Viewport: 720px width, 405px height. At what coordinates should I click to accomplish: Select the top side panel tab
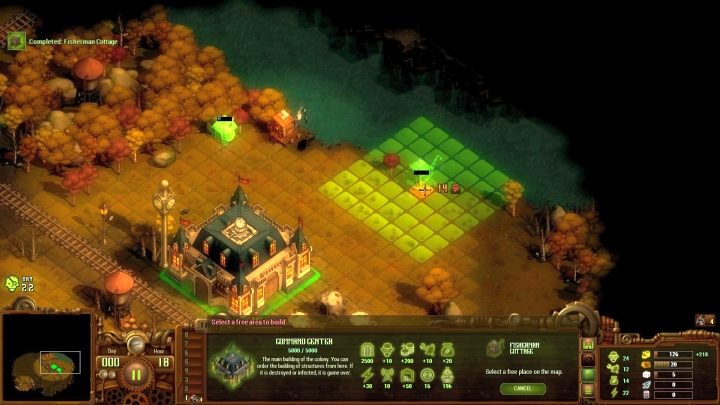[x=589, y=344]
